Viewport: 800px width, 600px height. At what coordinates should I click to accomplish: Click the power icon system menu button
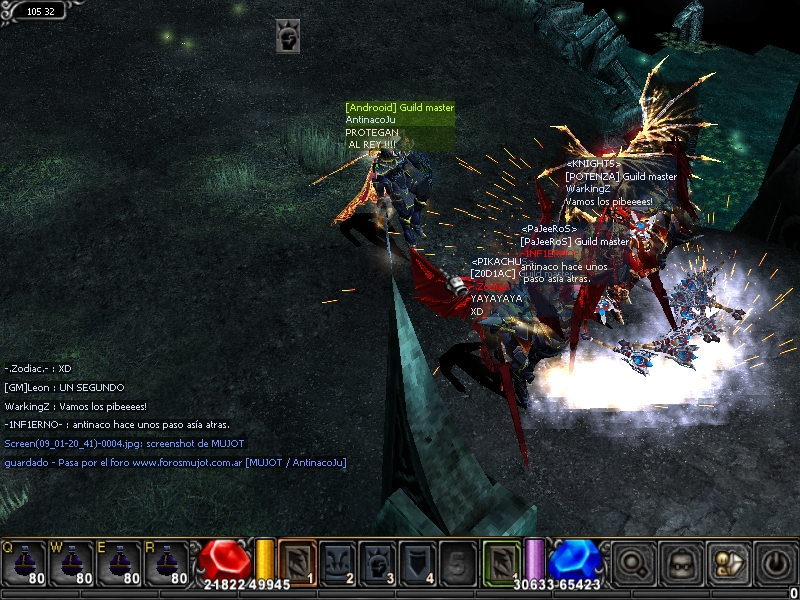[x=774, y=563]
